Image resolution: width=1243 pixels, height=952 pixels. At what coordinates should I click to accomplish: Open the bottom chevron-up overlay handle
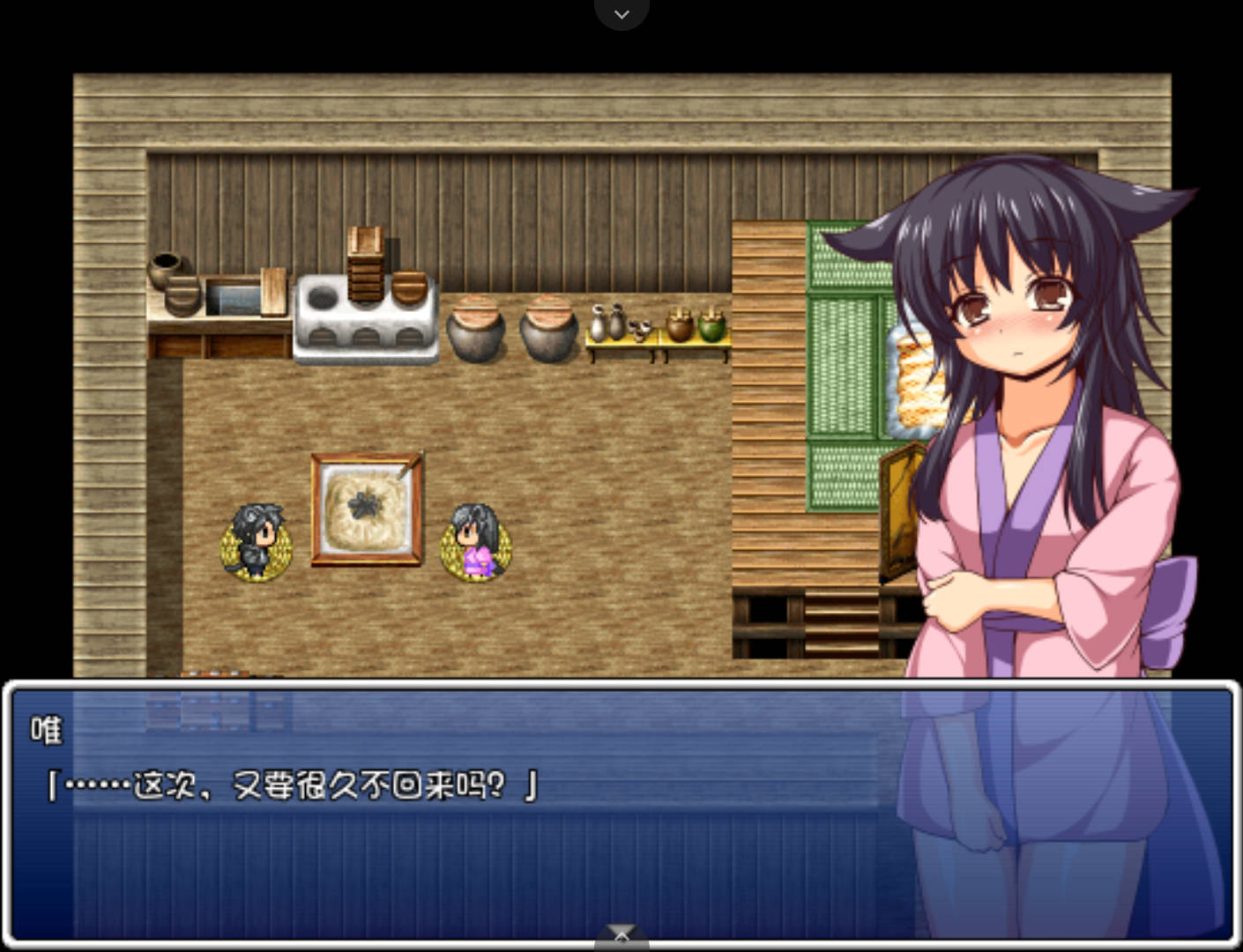pos(621,938)
